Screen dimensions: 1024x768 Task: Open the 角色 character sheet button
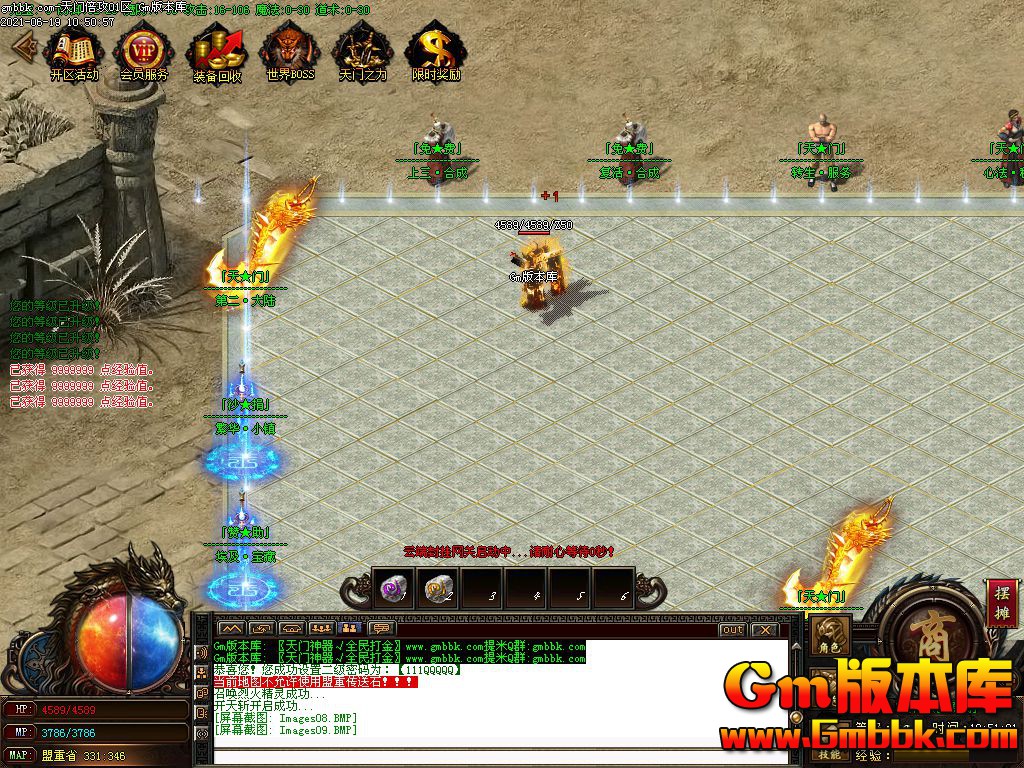(830, 636)
